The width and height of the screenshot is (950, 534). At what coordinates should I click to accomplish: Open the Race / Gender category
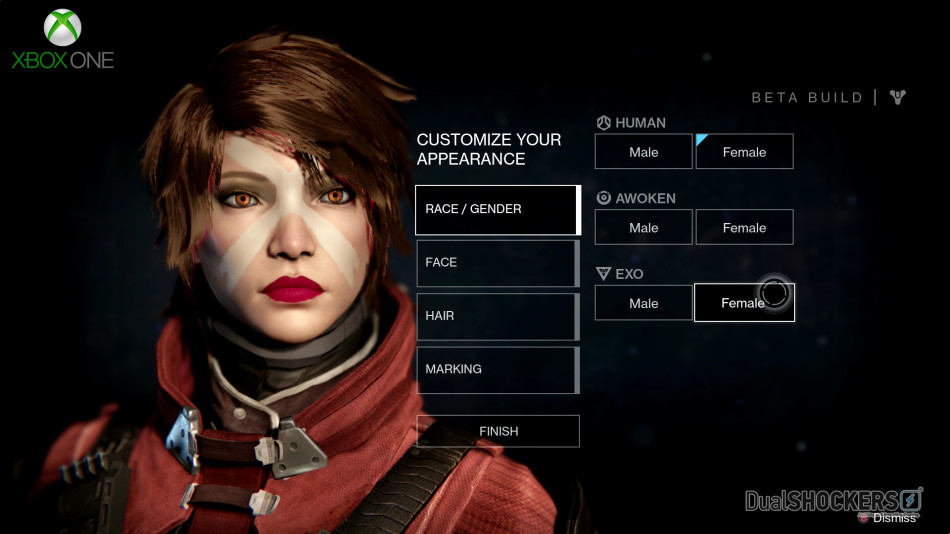[x=497, y=209]
